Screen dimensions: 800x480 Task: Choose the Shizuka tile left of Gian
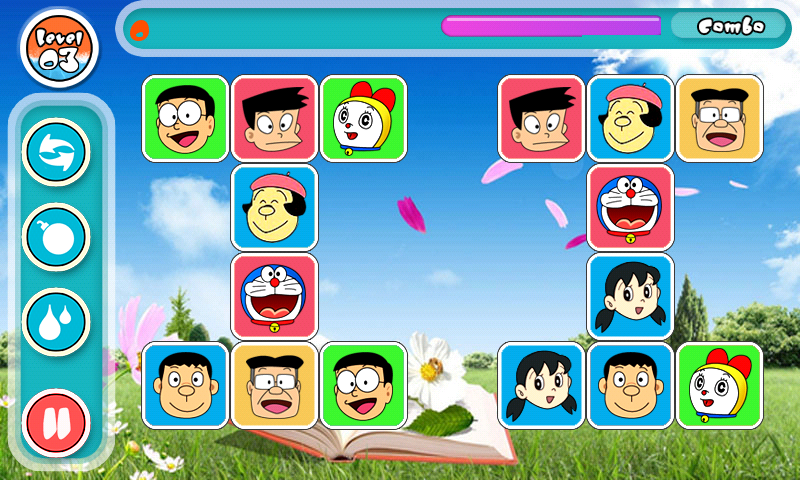coord(541,386)
